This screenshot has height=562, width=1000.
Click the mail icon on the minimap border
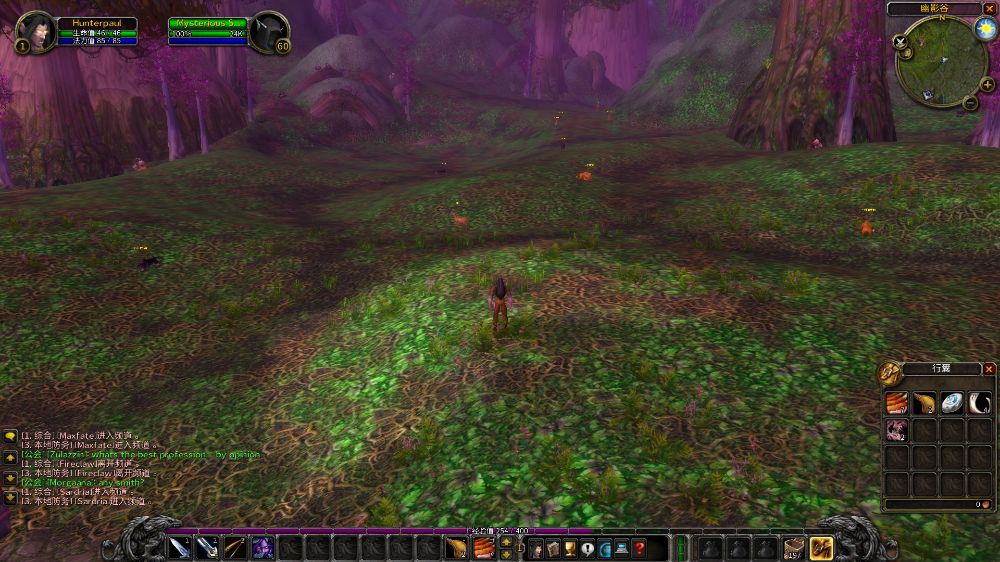point(928,95)
